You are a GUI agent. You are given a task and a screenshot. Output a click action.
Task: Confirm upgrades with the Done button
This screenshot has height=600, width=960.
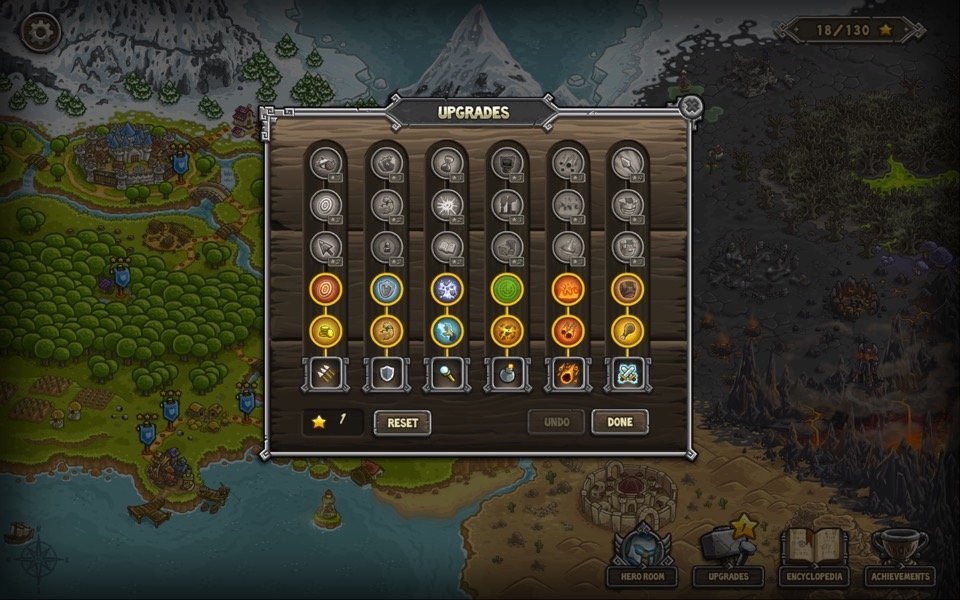(619, 422)
